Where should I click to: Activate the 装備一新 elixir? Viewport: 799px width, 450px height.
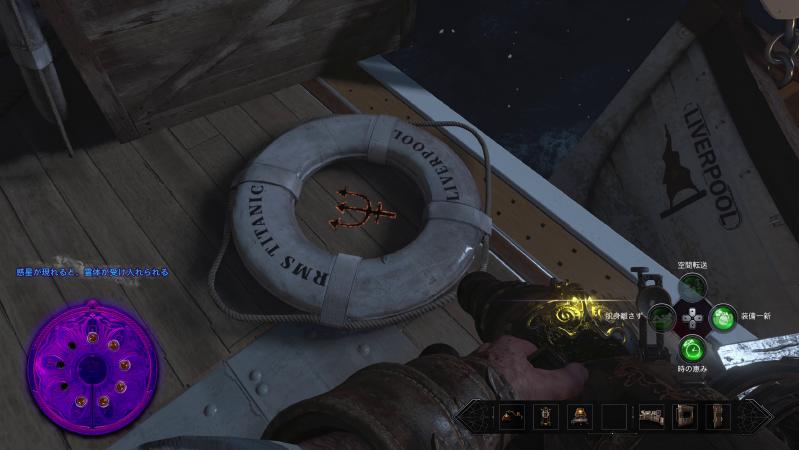[x=722, y=320]
